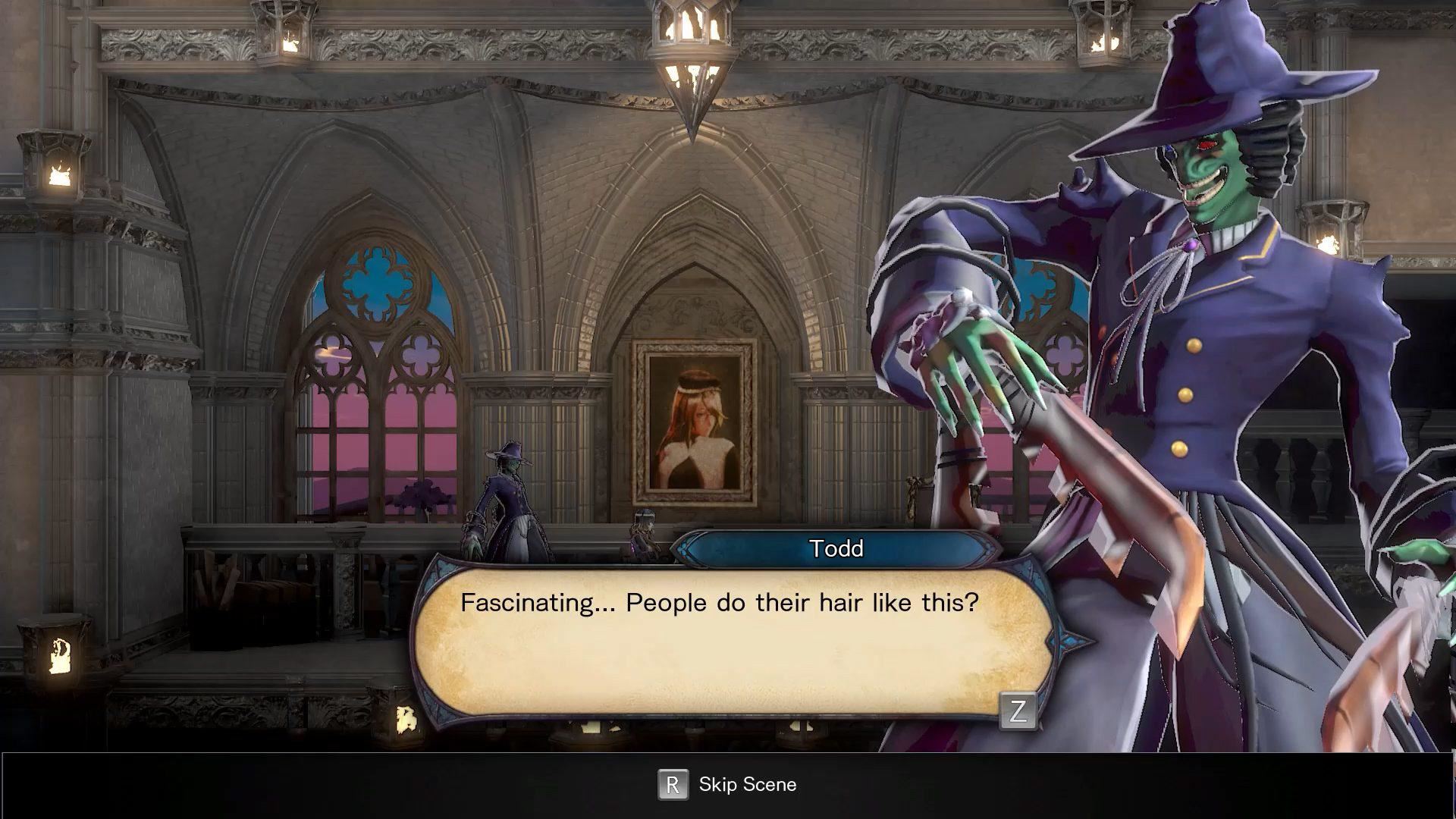Click the dialogue text about hair

(719, 603)
